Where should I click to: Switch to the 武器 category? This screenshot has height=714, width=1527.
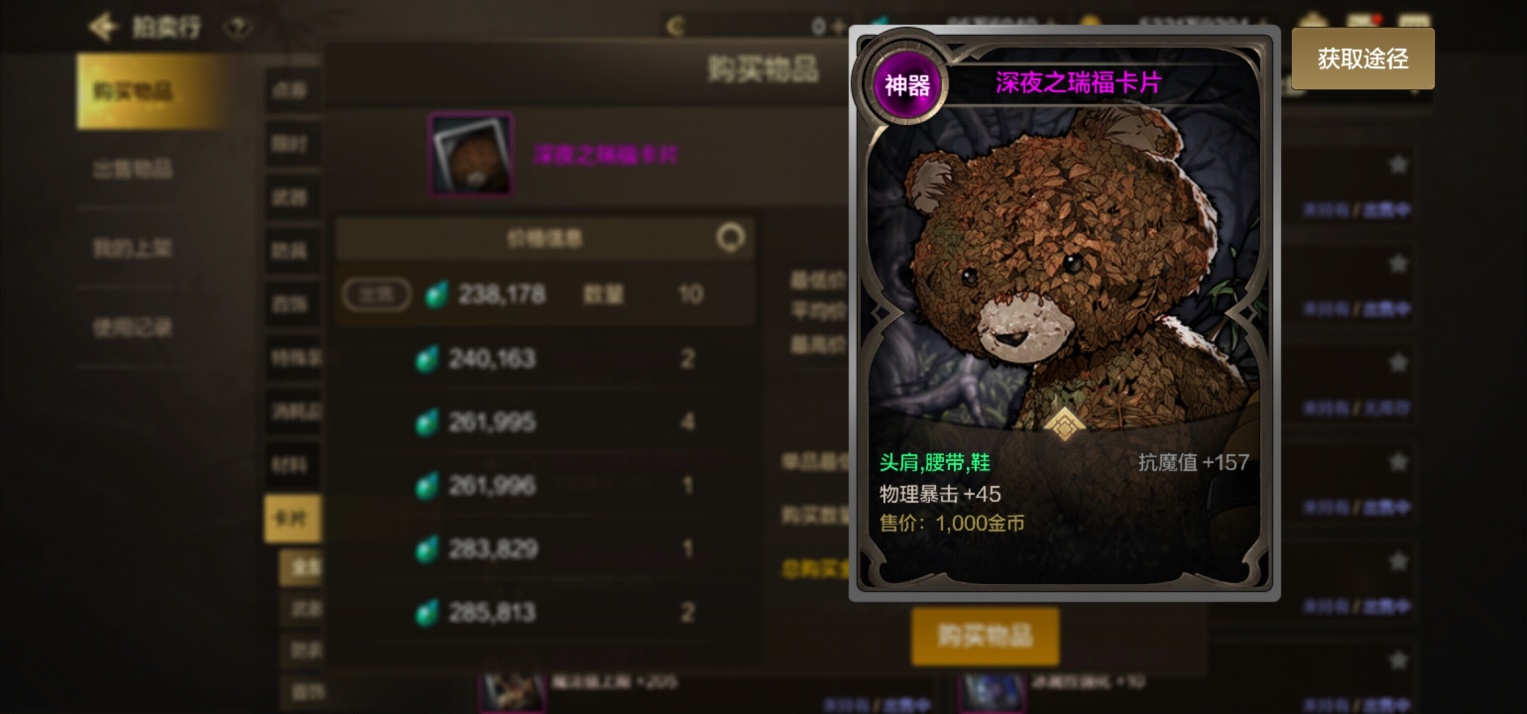tap(291, 197)
